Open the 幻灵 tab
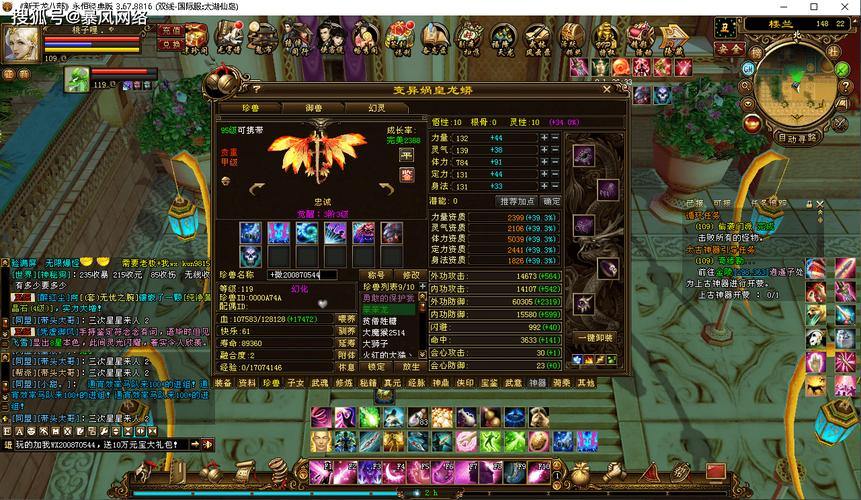861x500 pixels. point(377,107)
